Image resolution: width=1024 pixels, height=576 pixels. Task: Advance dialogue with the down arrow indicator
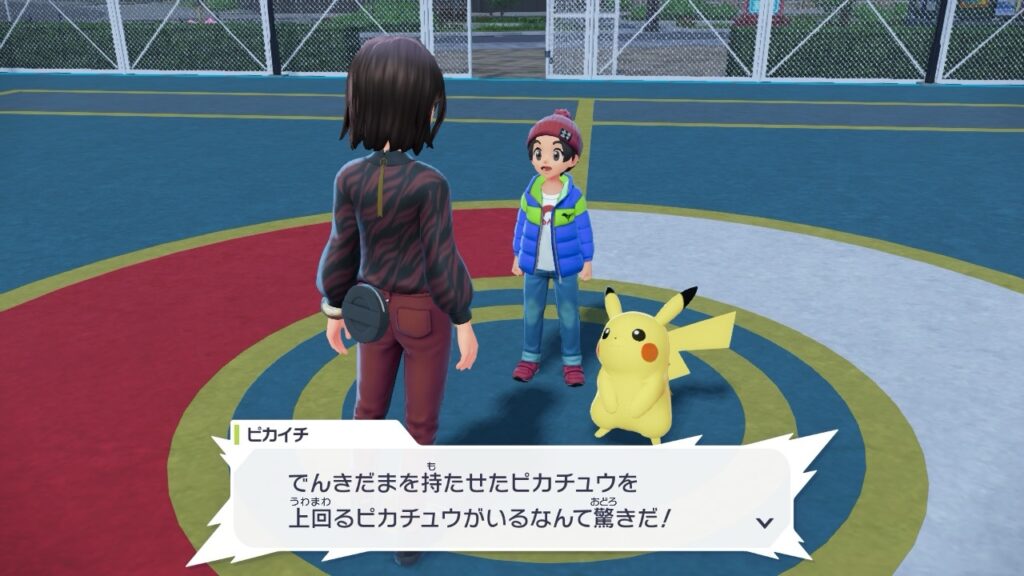pos(765,522)
